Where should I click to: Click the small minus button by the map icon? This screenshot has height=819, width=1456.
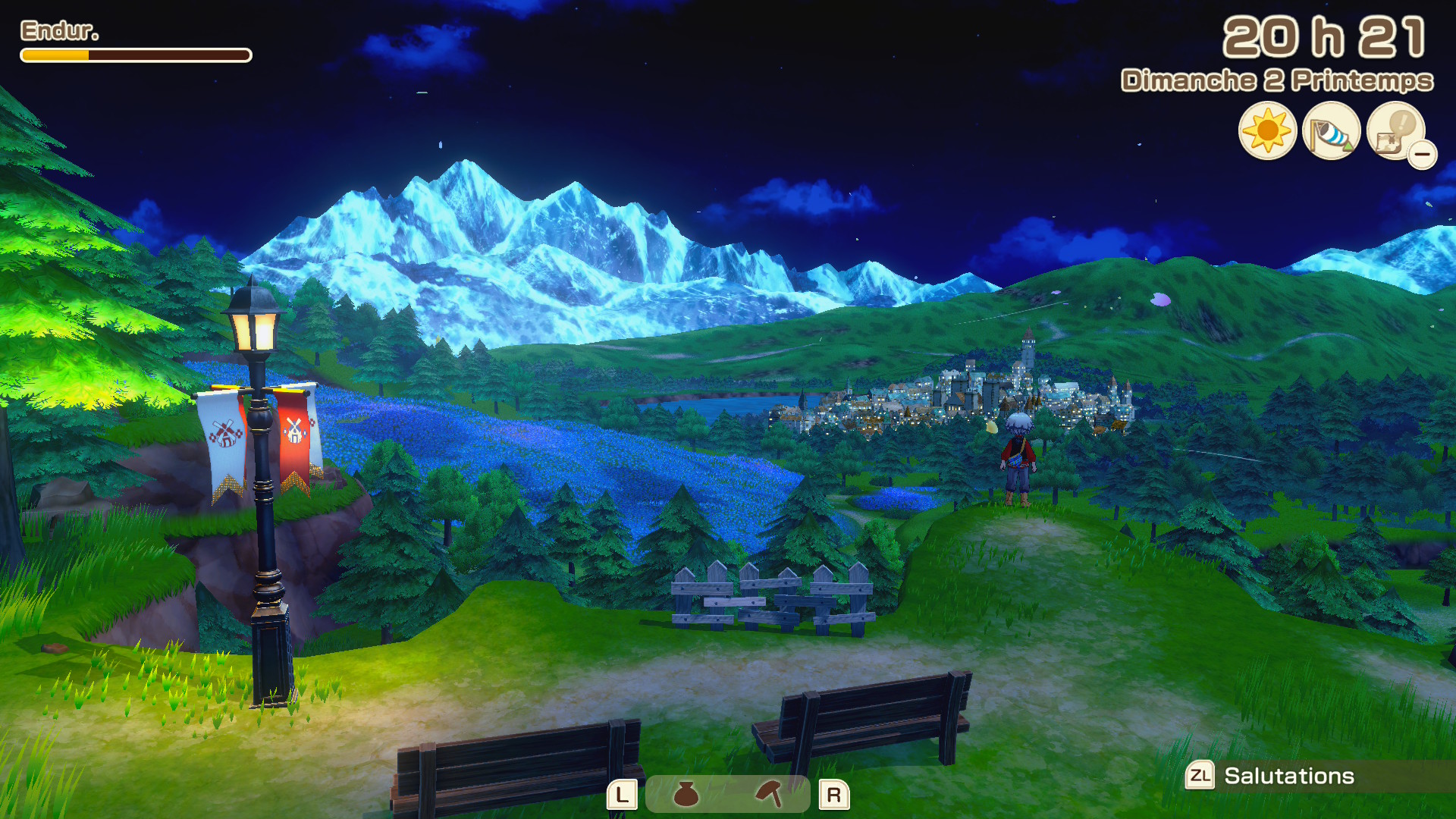point(1423,155)
